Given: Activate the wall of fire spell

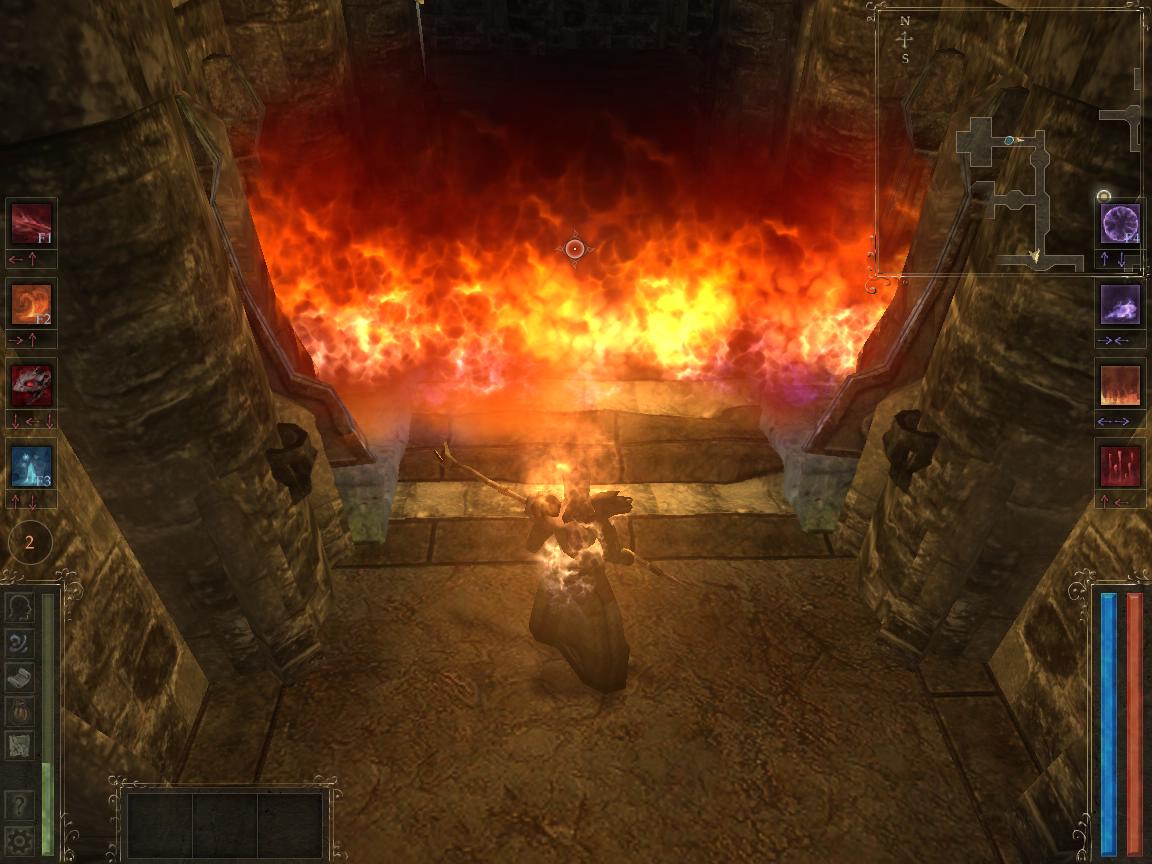Looking at the screenshot, I should (1120, 385).
